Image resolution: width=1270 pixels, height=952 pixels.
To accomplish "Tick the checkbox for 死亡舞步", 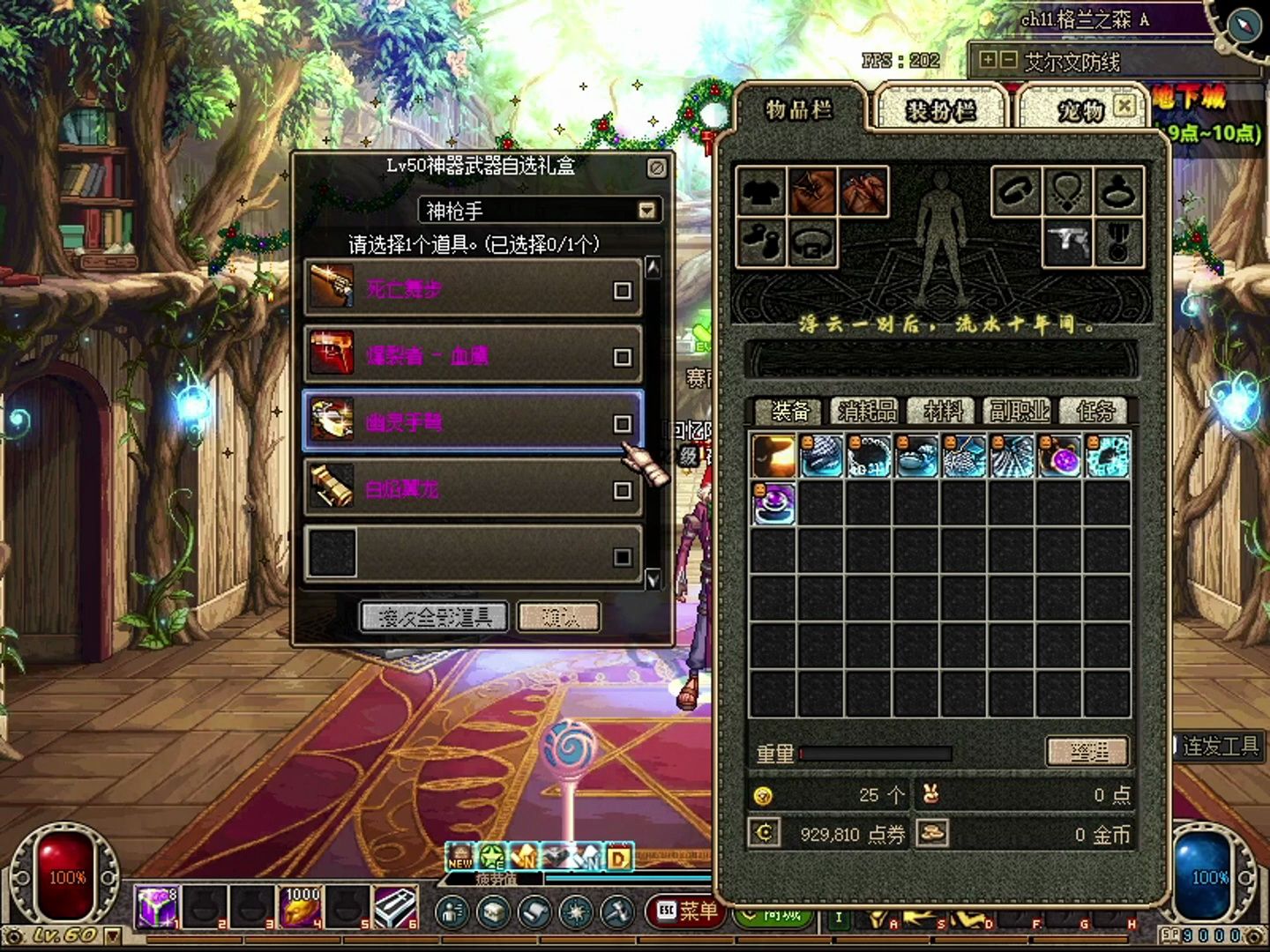I will pyautogui.click(x=623, y=290).
